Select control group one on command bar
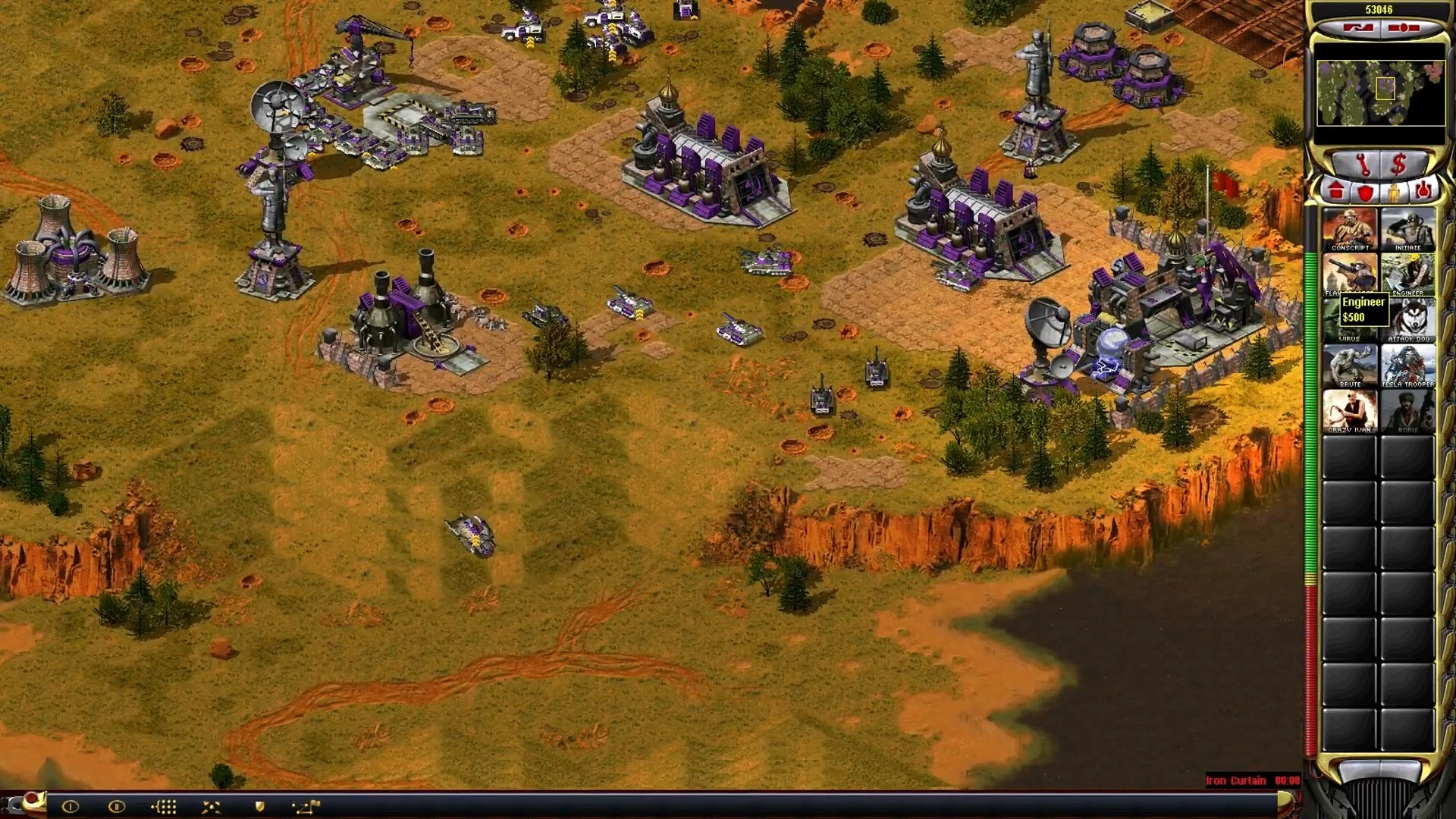1456x819 pixels. (70, 806)
